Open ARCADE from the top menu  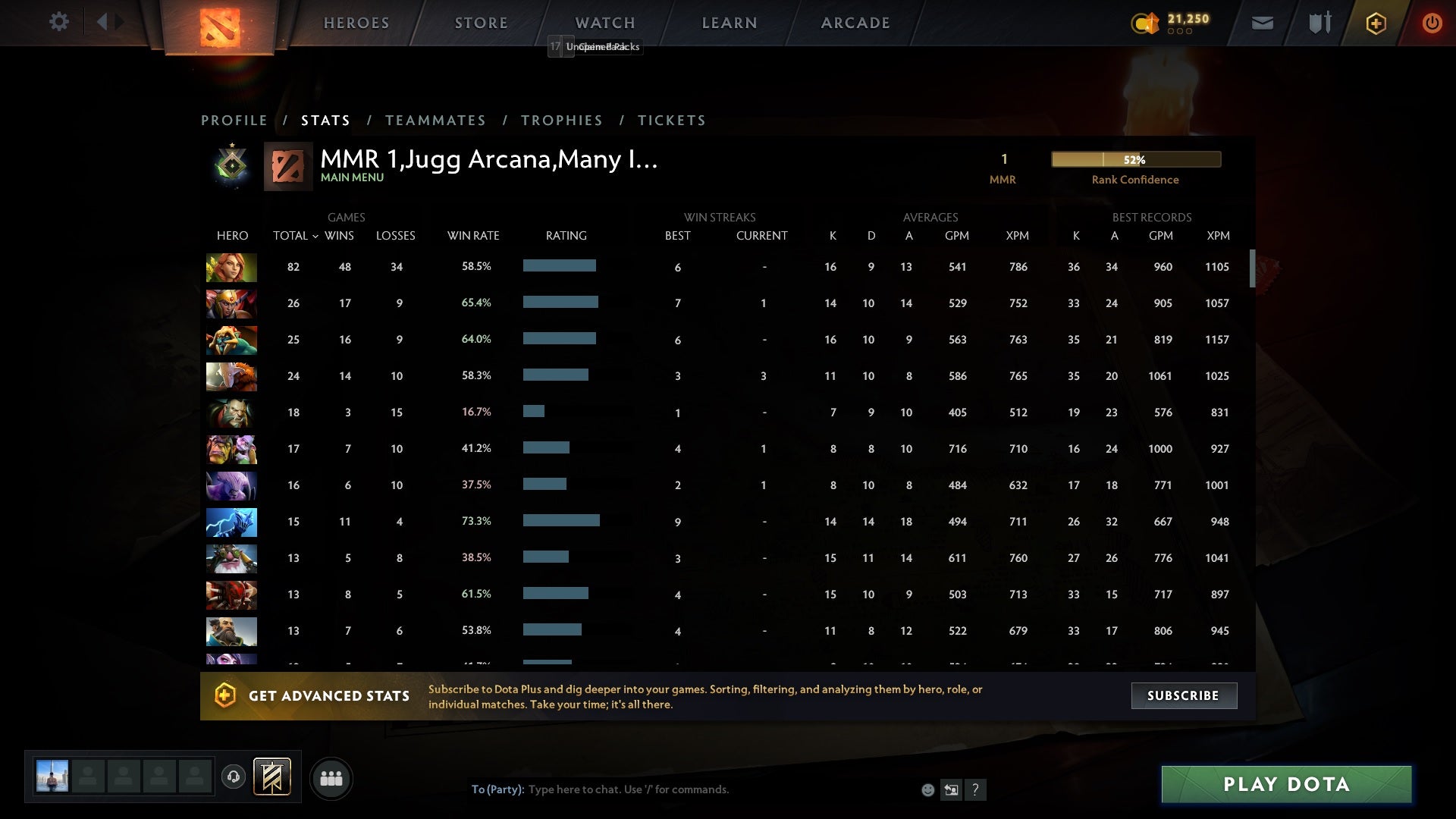pos(855,23)
